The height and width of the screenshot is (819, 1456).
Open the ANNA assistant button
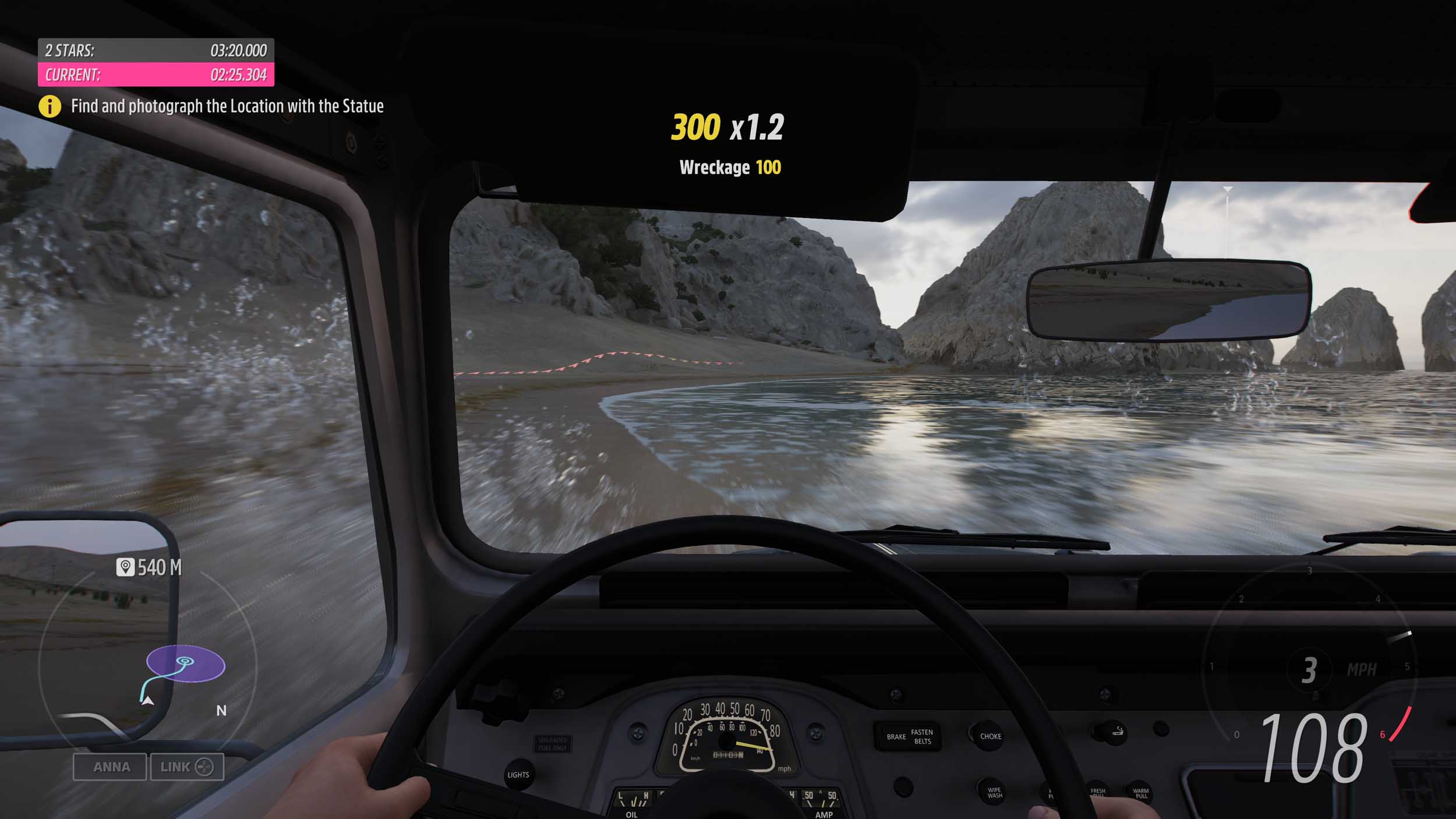click(x=110, y=767)
